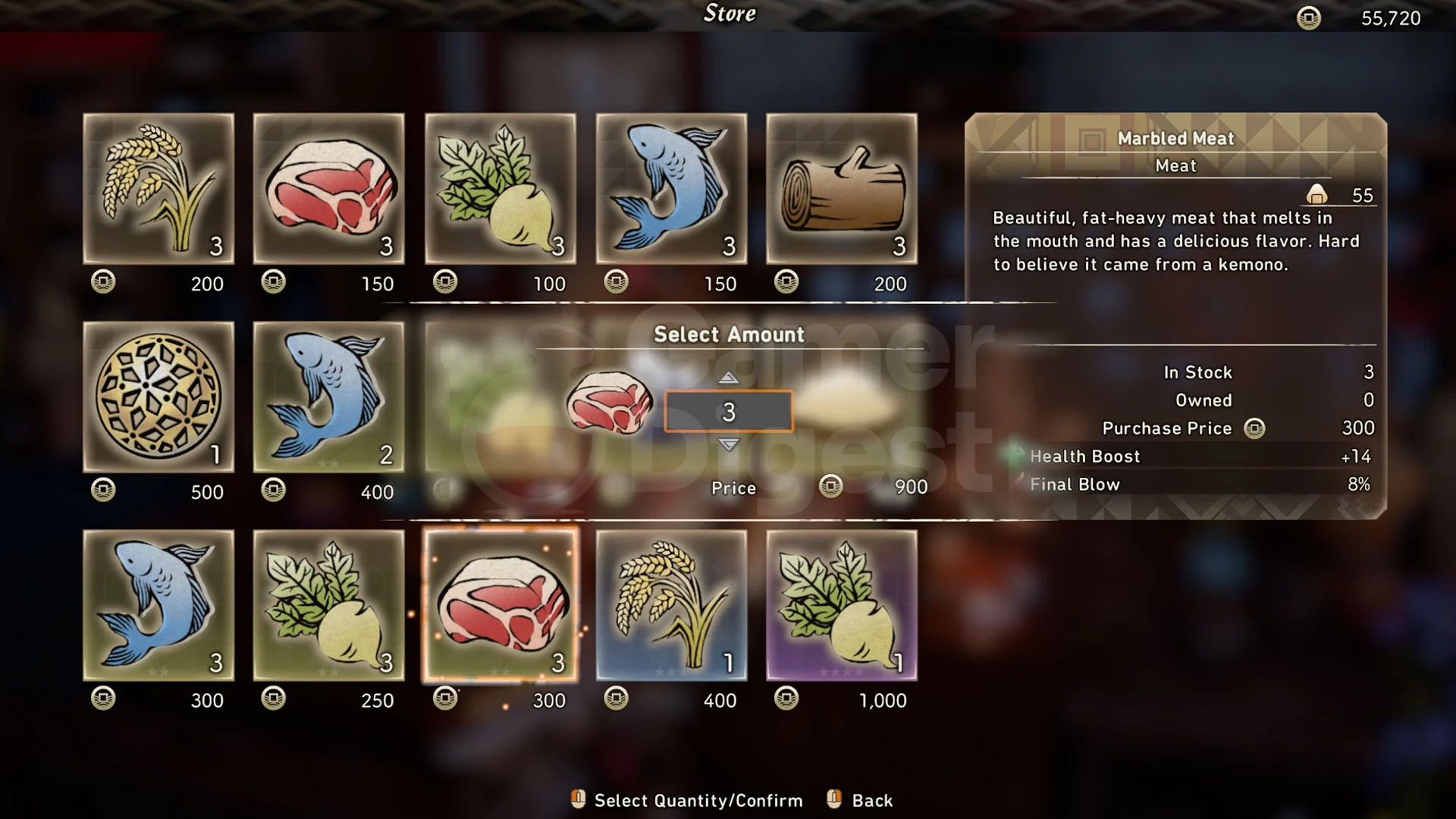Choose the golden patterned ball priced 500
Image resolution: width=1456 pixels, height=819 pixels.
pyautogui.click(x=158, y=397)
